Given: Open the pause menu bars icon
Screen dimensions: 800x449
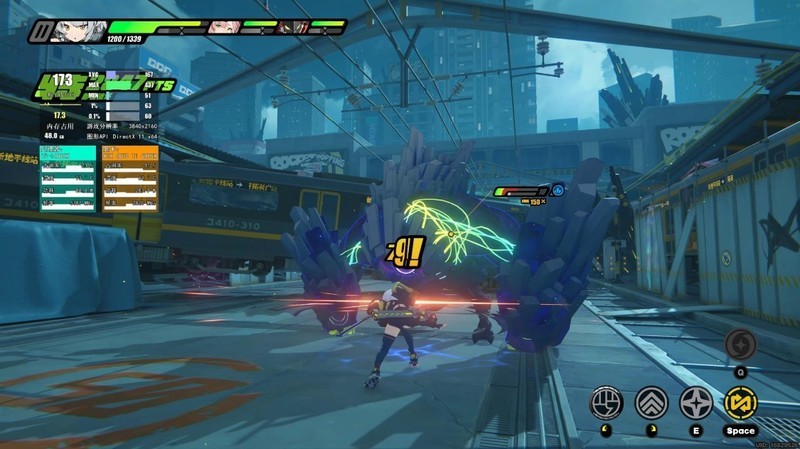Looking at the screenshot, I should click(x=38, y=32).
